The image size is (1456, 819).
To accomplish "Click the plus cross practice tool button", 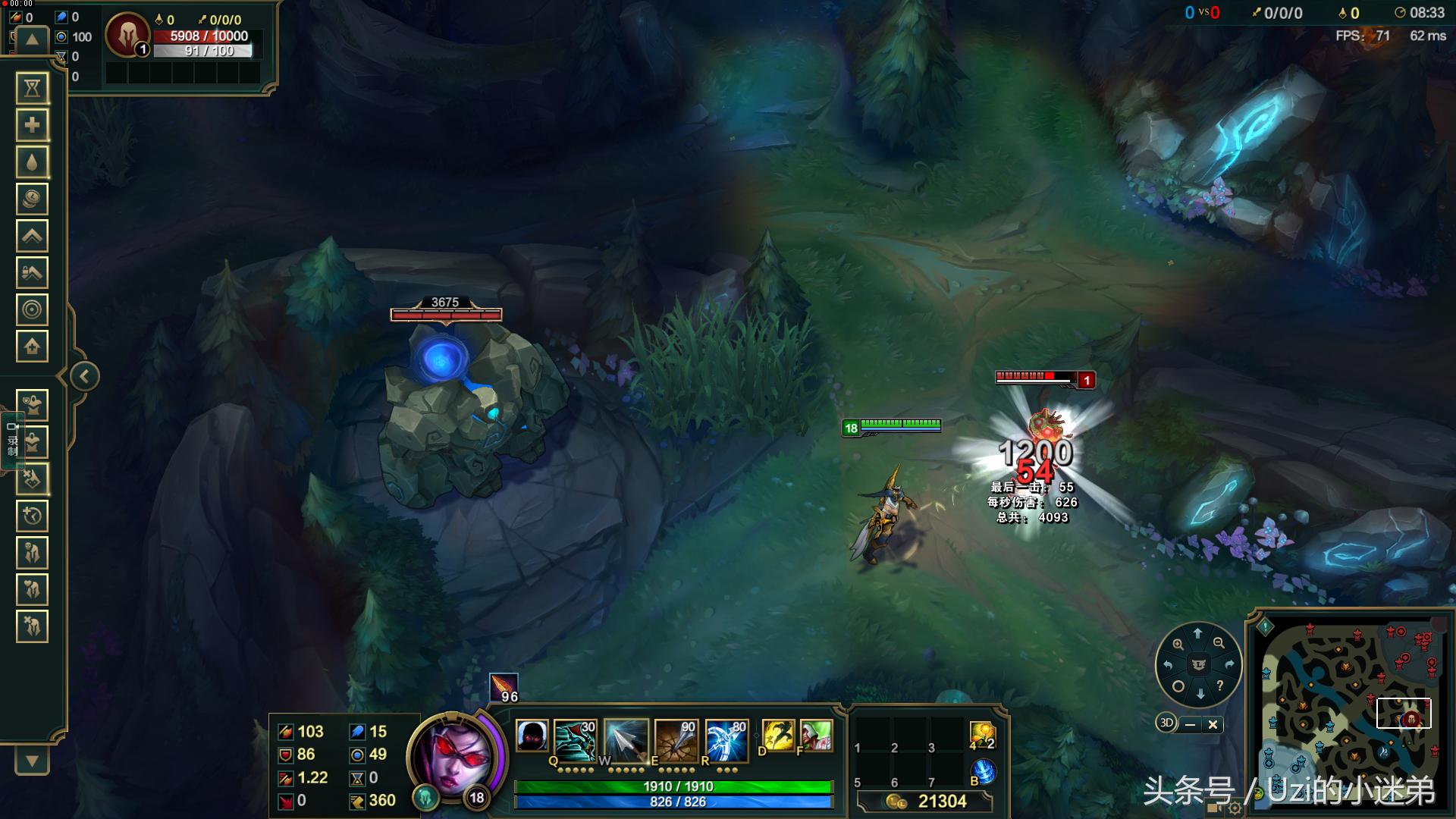I will [32, 125].
